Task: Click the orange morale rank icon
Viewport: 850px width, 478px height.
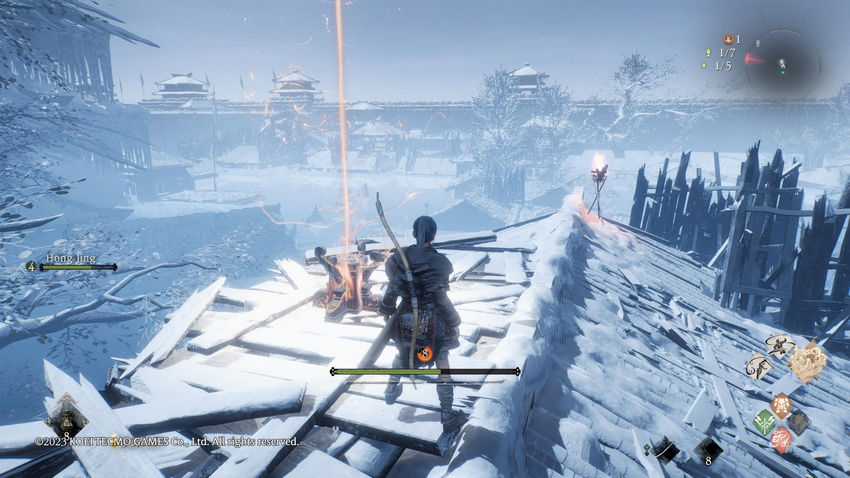Action: (x=425, y=353)
